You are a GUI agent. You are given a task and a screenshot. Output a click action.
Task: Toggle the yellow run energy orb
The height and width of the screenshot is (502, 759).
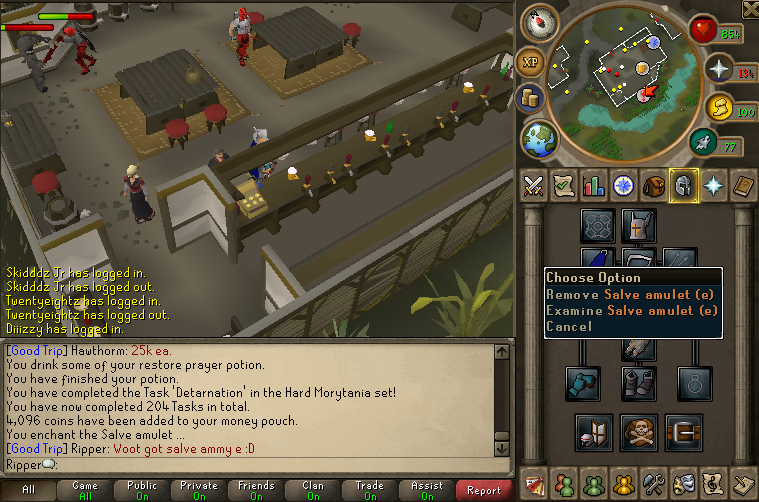719,107
